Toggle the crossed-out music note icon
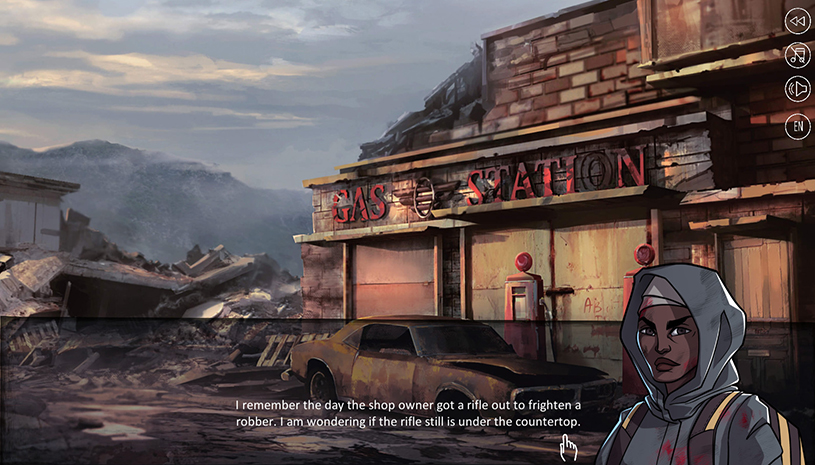The width and height of the screenshot is (815, 465). click(x=797, y=55)
